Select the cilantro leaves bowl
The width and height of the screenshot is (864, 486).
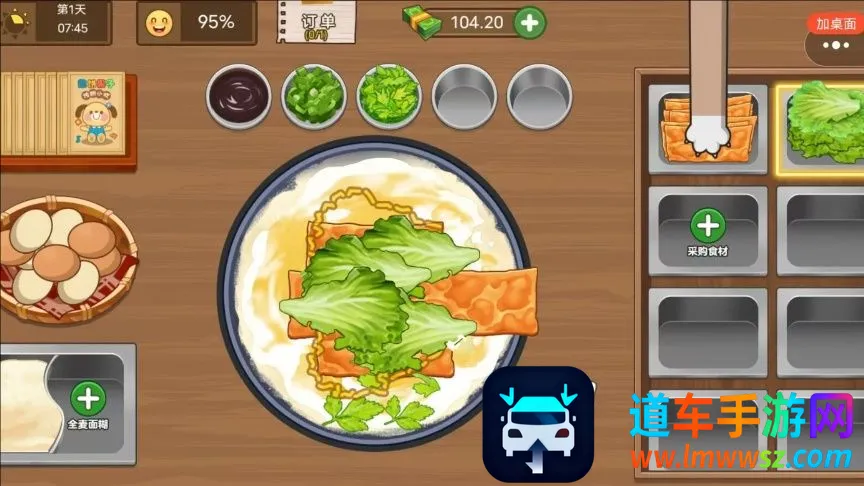pyautogui.click(x=388, y=97)
